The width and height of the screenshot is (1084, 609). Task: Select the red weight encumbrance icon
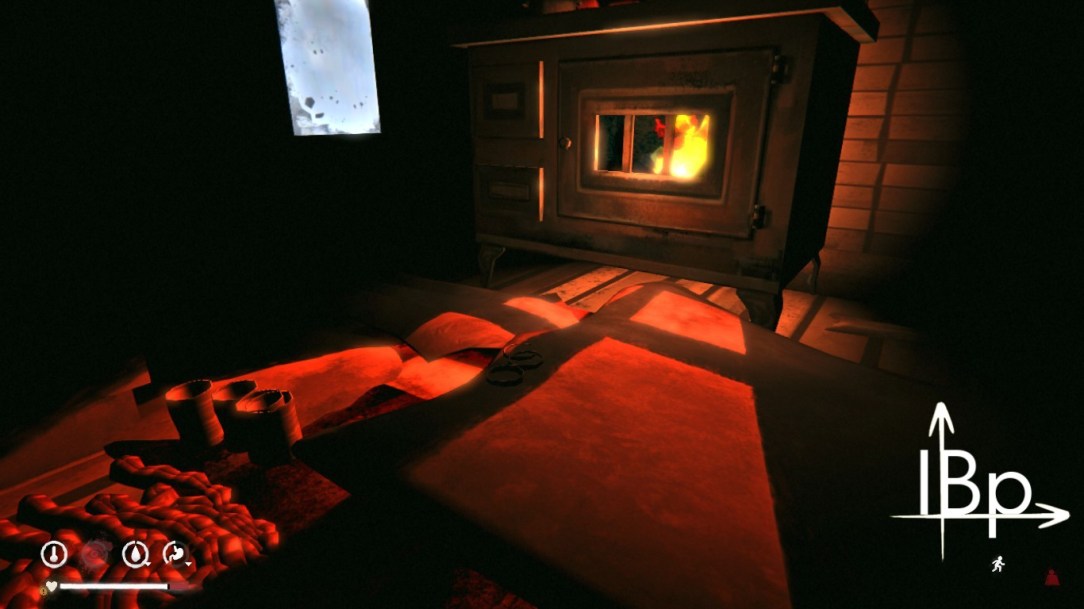point(1052,576)
